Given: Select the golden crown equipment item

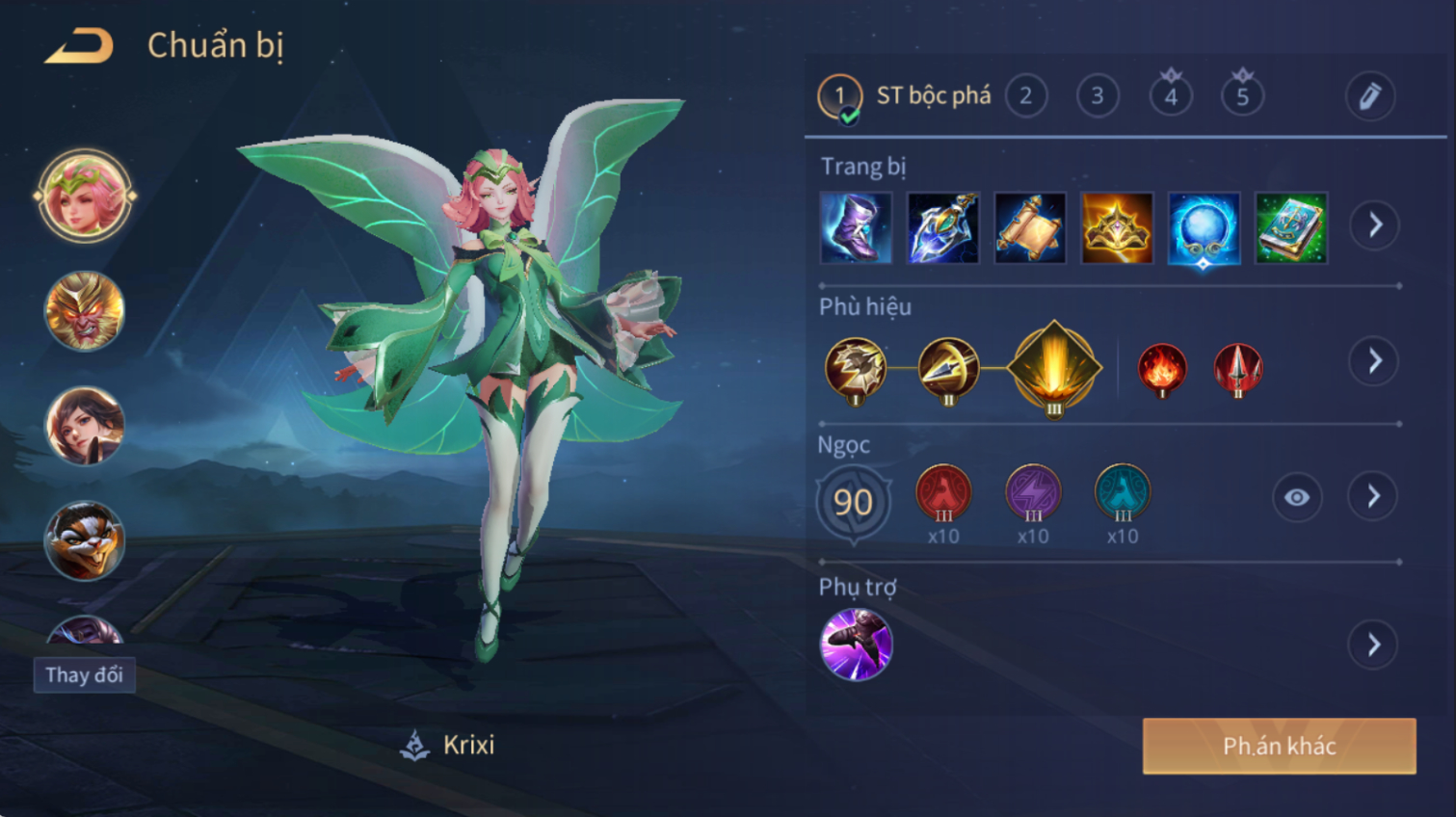Looking at the screenshot, I should click(x=1117, y=228).
